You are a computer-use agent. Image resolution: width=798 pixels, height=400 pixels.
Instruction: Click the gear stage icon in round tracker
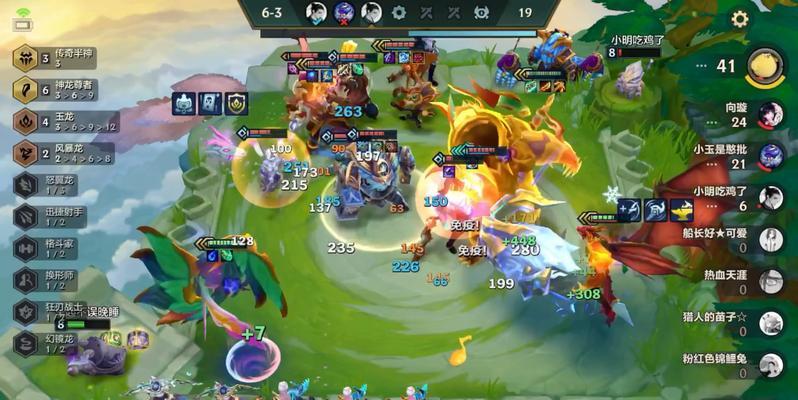pyautogui.click(x=399, y=13)
